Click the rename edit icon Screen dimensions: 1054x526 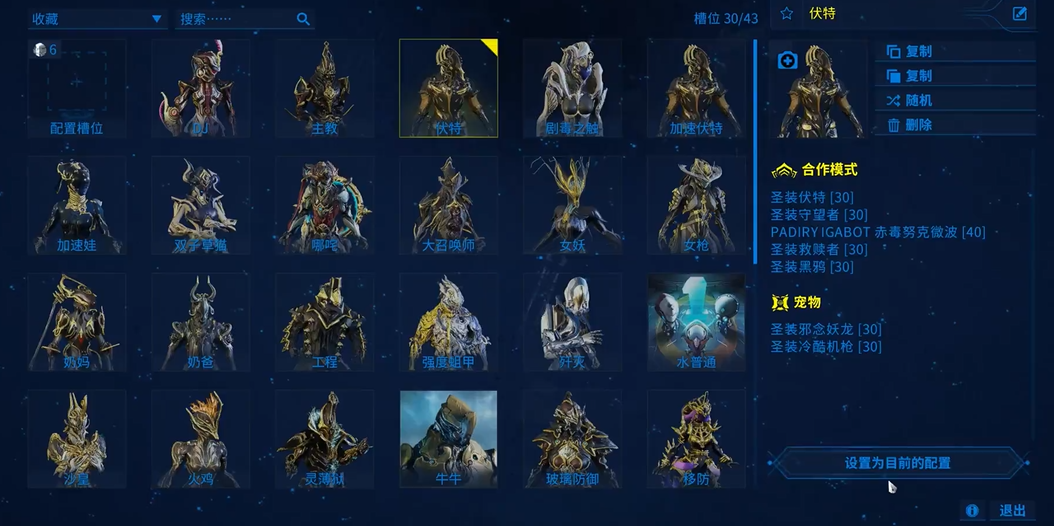coord(1020,14)
